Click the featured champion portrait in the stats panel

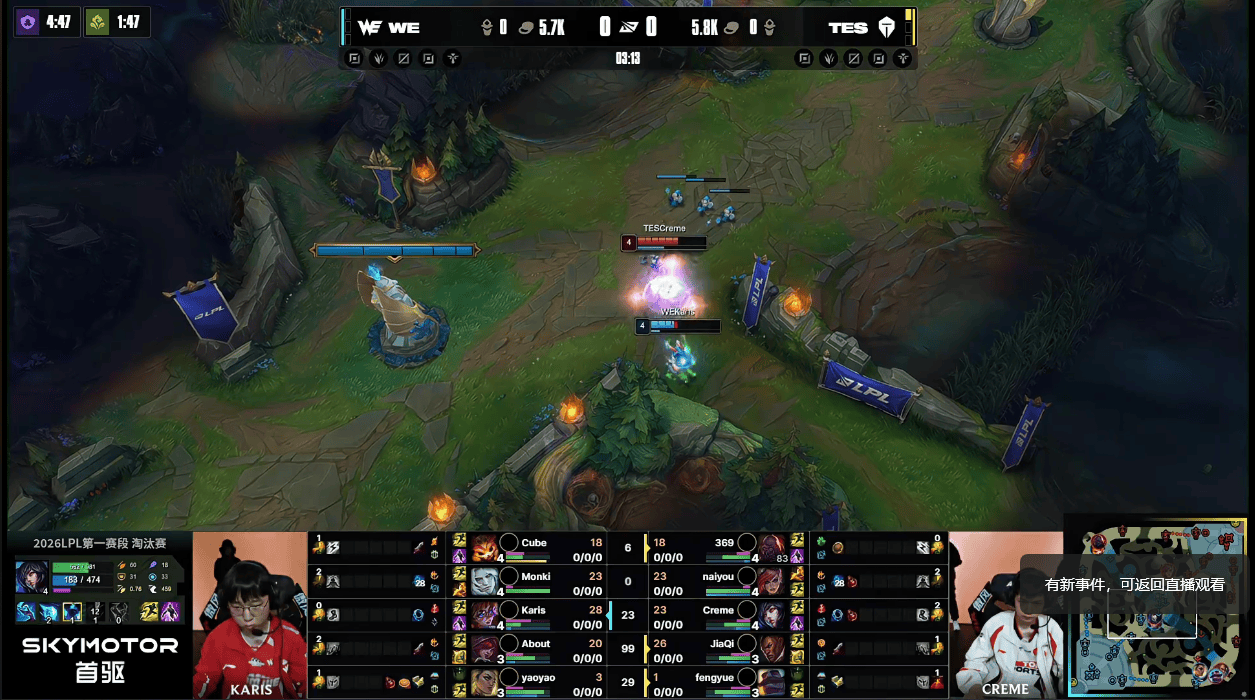coord(31,578)
